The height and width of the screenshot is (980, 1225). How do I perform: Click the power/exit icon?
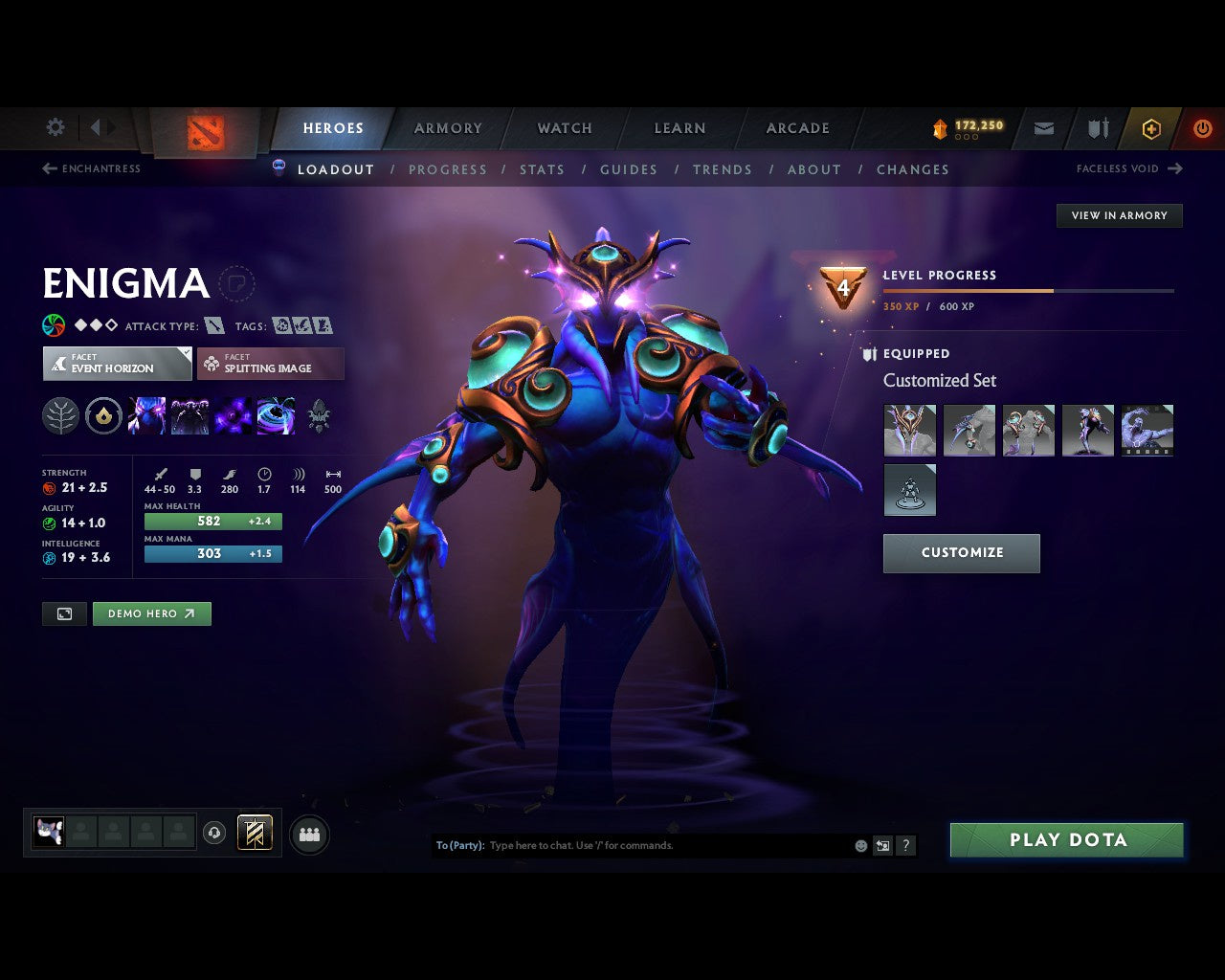click(1202, 127)
